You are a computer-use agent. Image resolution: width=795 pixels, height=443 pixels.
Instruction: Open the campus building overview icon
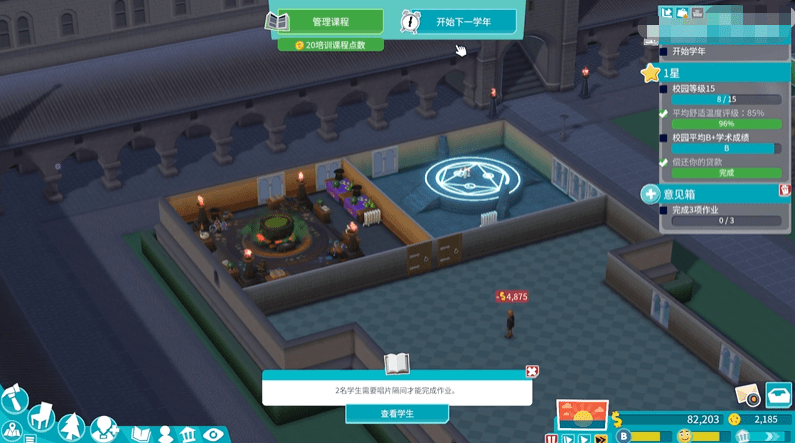click(187, 434)
